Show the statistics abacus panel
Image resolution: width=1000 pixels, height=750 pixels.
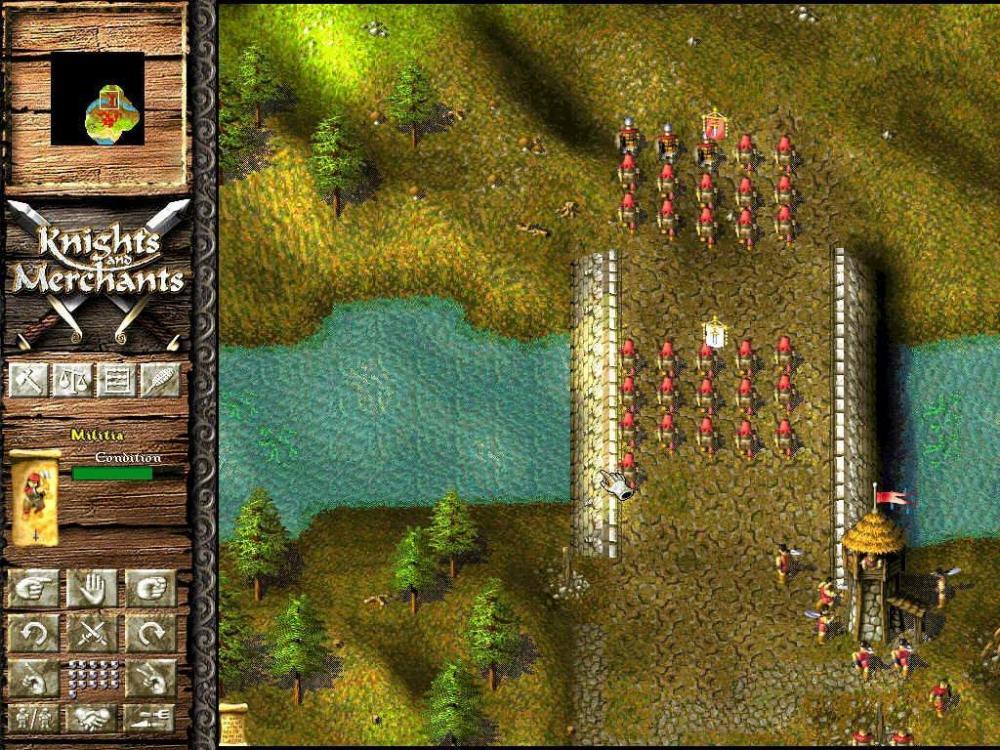tap(116, 379)
